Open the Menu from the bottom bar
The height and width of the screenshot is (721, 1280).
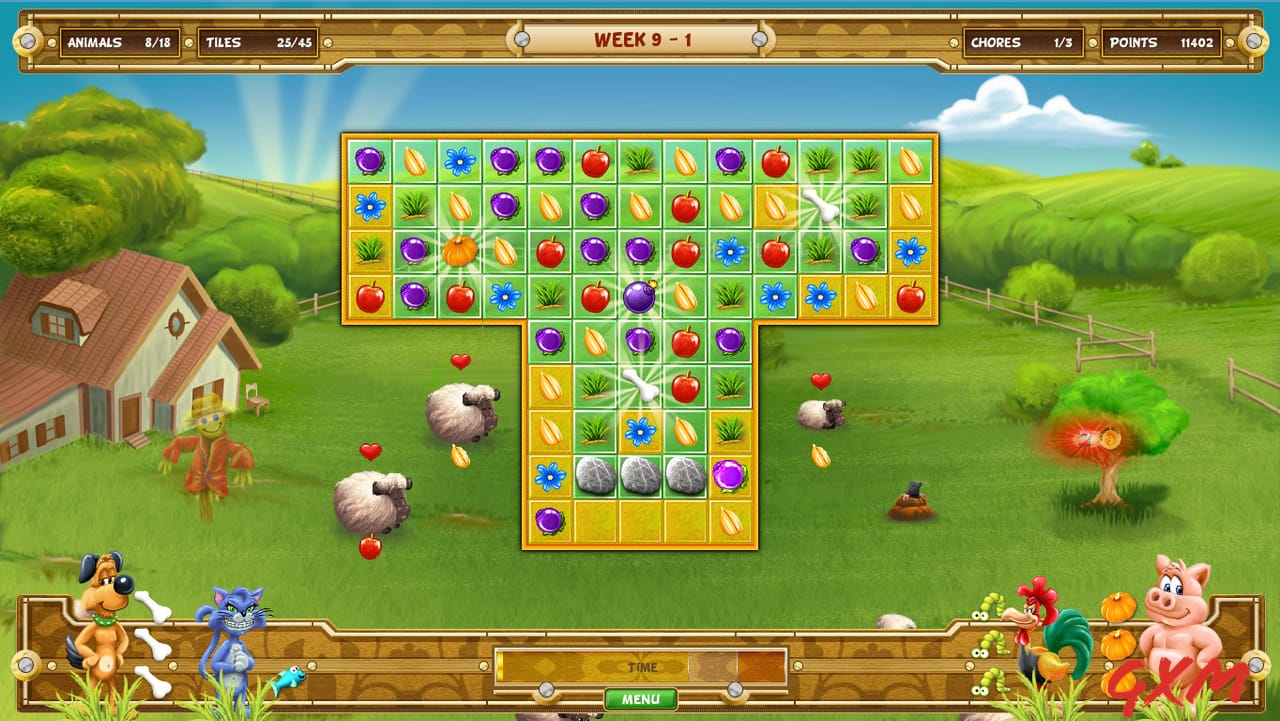click(641, 699)
